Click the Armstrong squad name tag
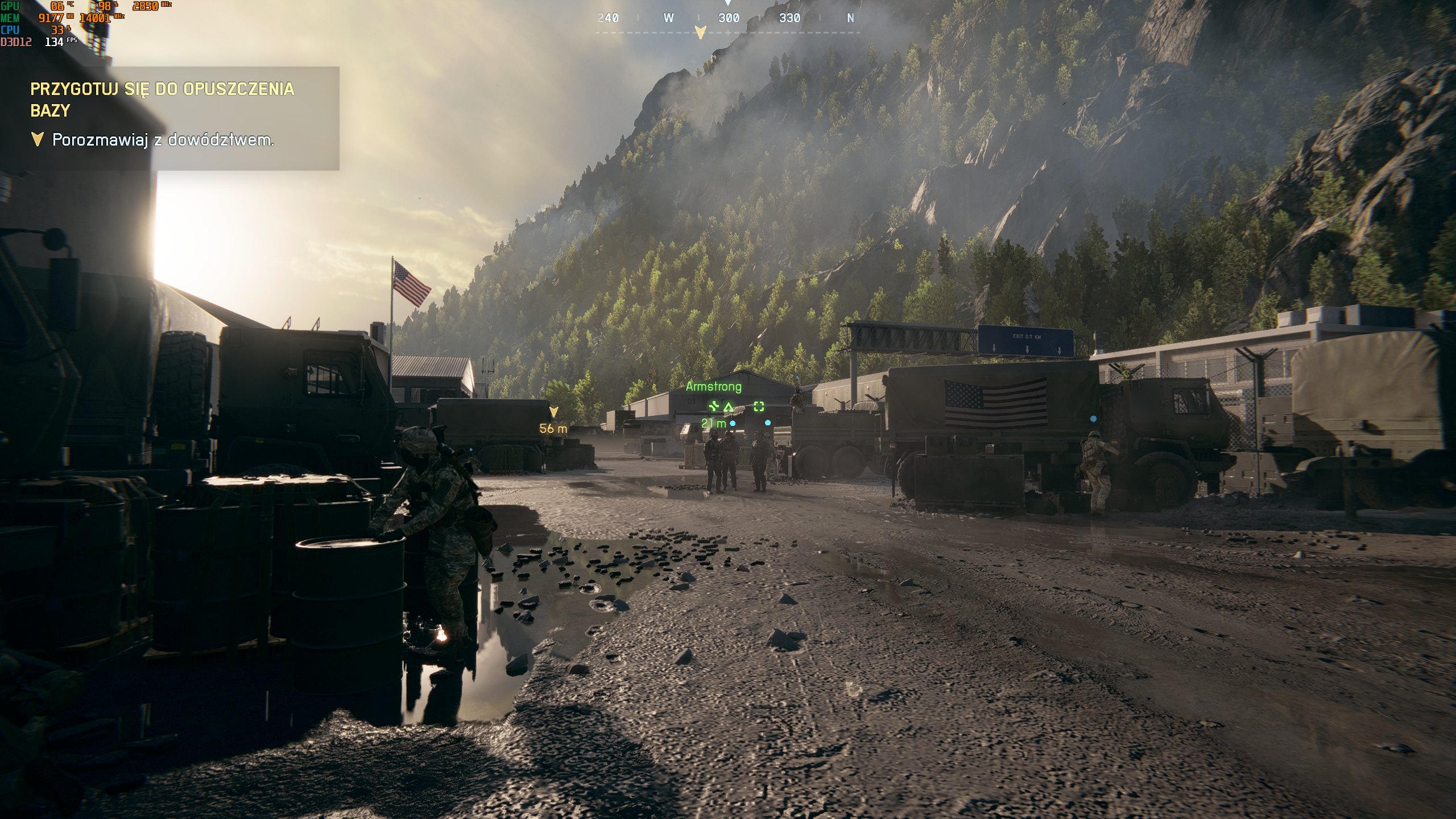Screen dimensions: 1456x819 713,387
